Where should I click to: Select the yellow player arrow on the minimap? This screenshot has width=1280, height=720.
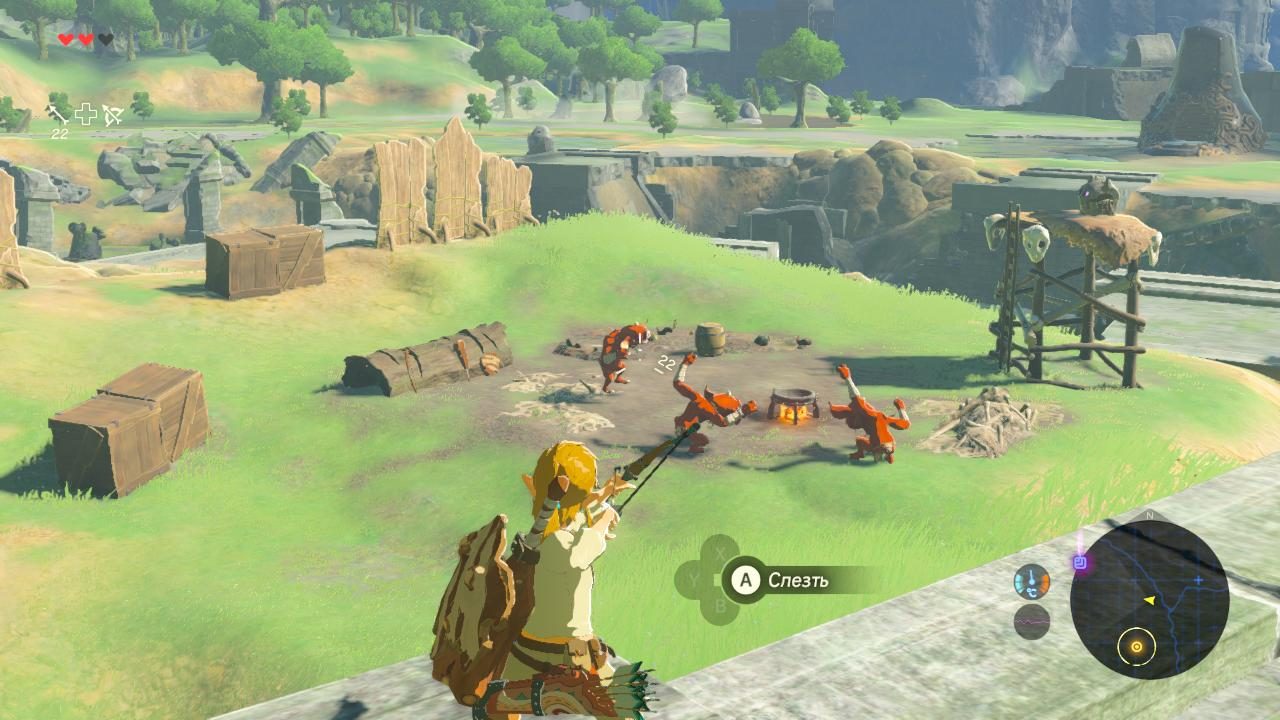pyautogui.click(x=1150, y=601)
